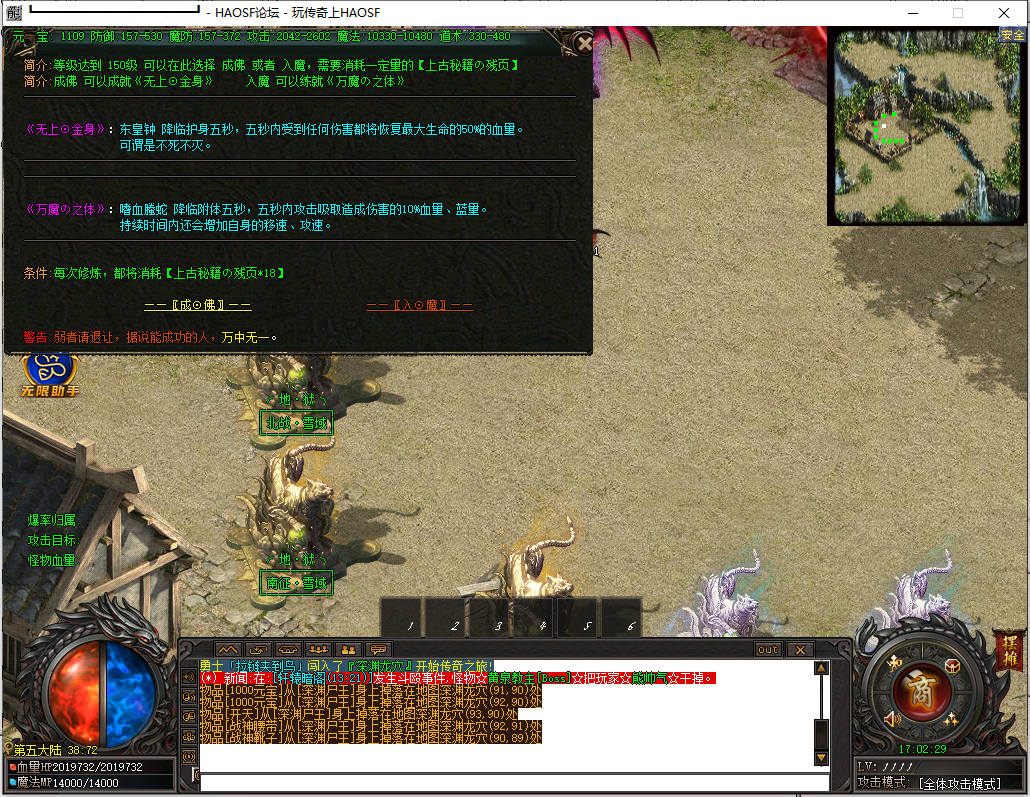This screenshot has width=1030, height=797.
Task: Choose the 成⊙佛 option
Action: (x=198, y=305)
